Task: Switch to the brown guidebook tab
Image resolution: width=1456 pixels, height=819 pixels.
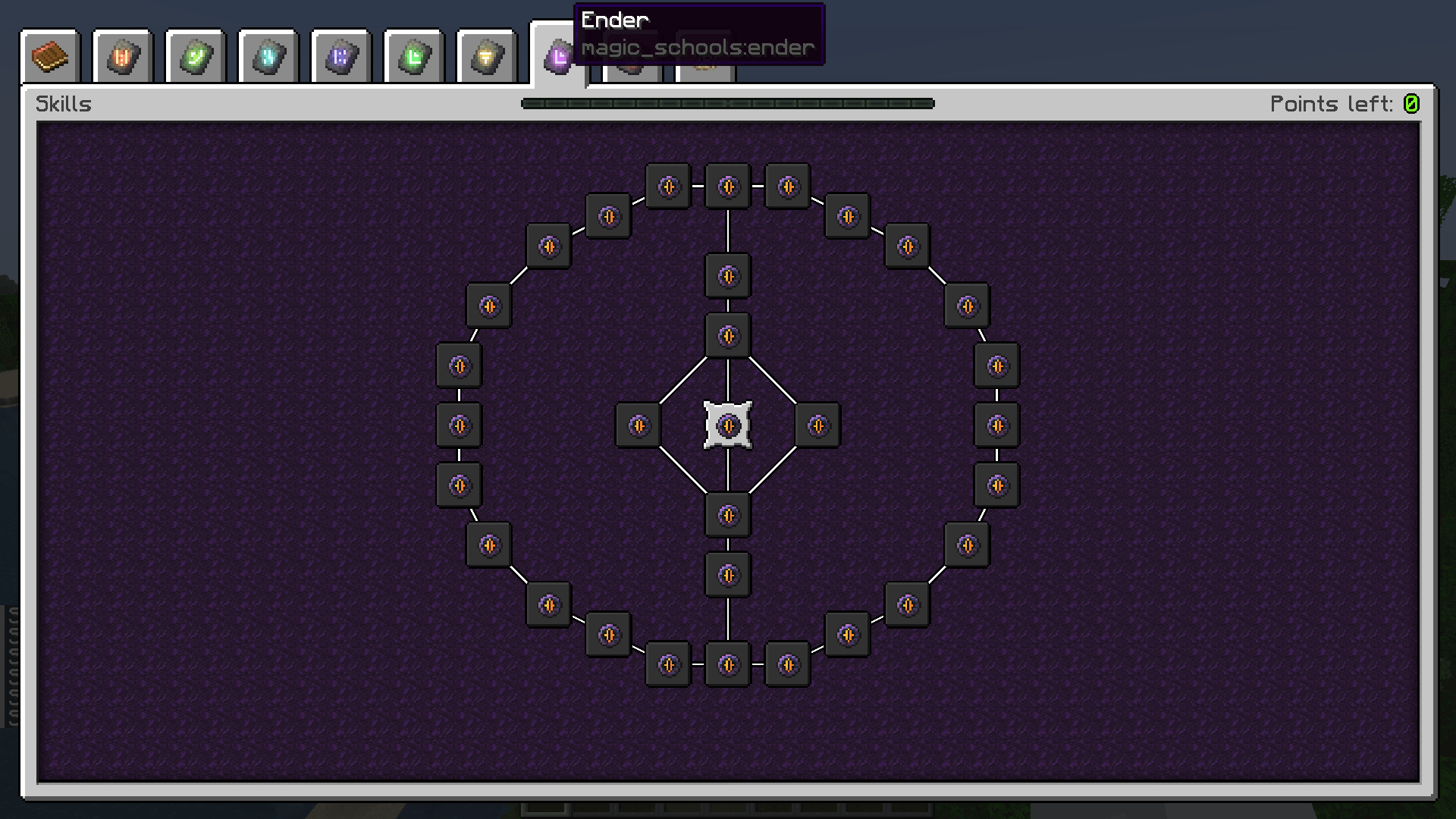Action: (50, 55)
